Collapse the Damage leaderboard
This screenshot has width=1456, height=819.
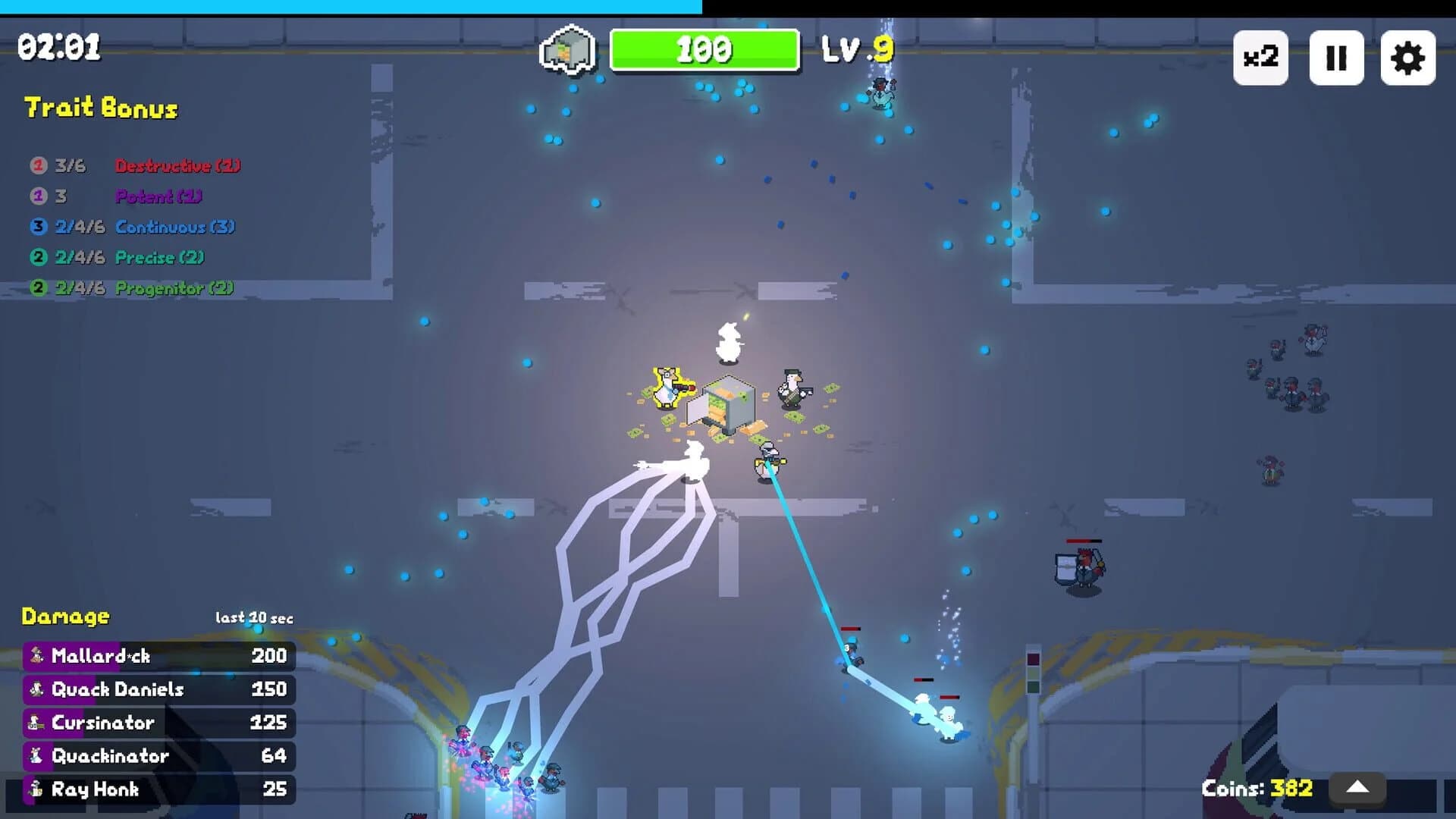coord(64,617)
